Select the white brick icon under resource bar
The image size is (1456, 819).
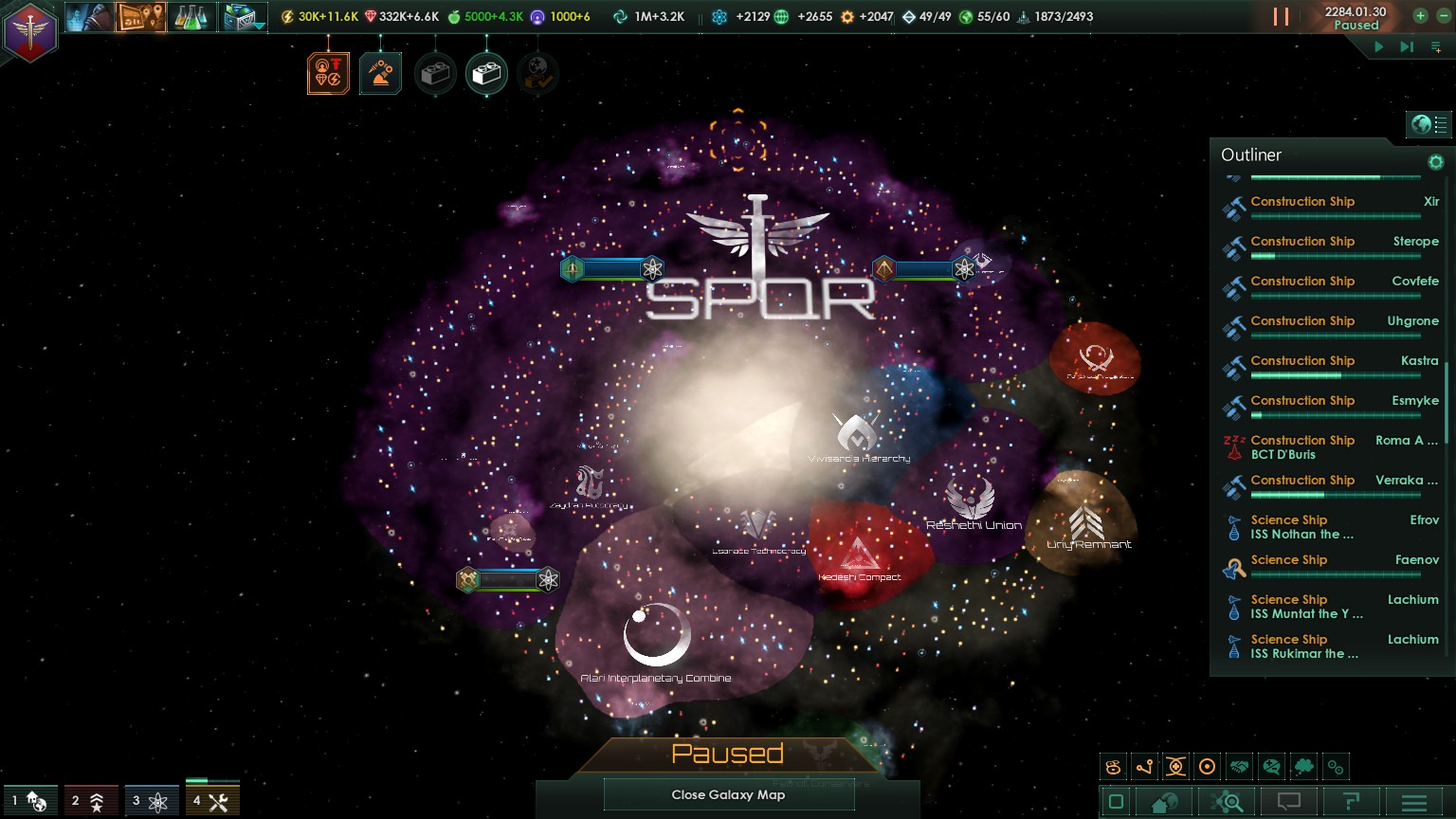click(x=486, y=74)
